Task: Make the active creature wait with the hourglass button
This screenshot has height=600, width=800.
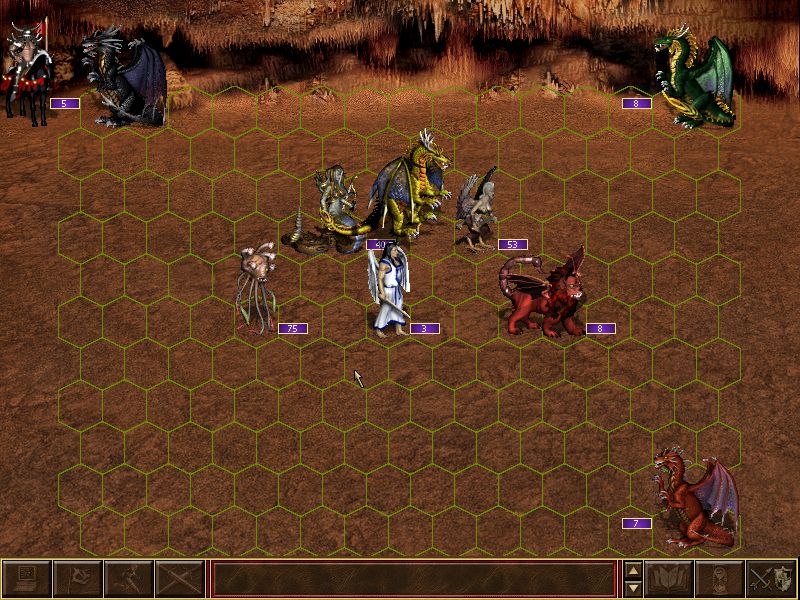Action: click(721, 579)
